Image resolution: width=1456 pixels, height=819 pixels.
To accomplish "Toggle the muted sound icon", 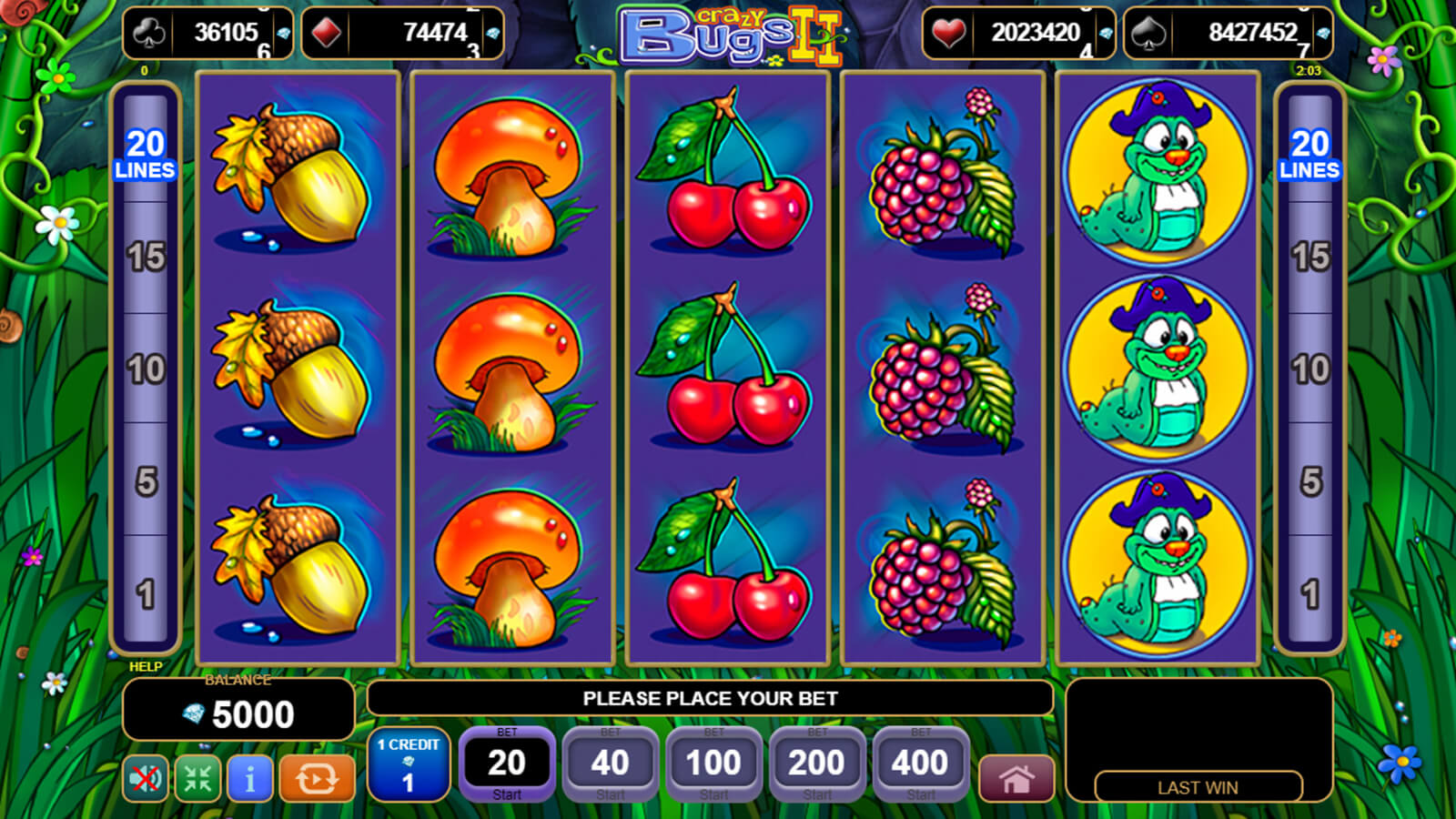I will 146,778.
